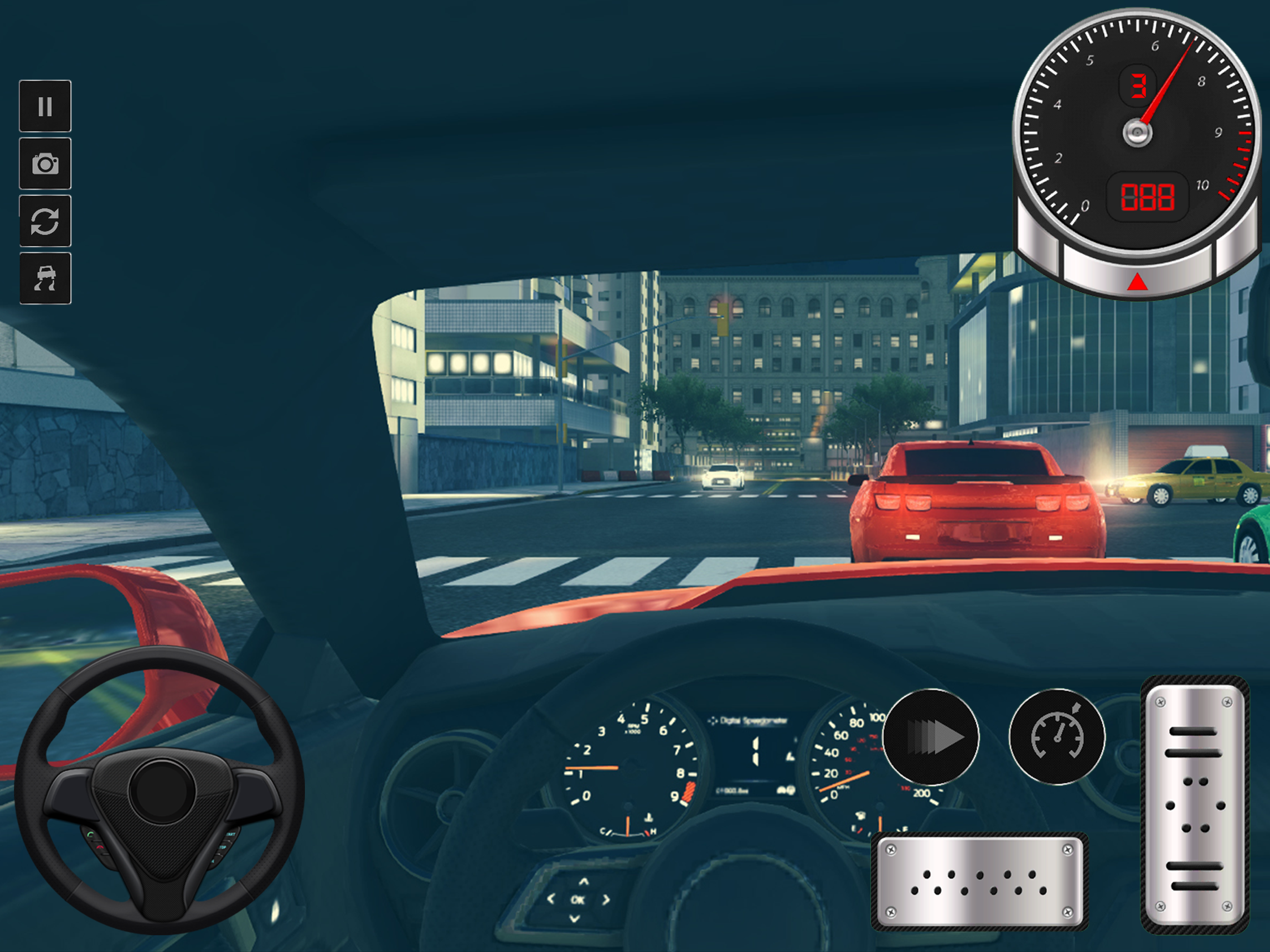Image resolution: width=1270 pixels, height=952 pixels.
Task: Toggle the traction control skid icon
Action: (x=45, y=278)
